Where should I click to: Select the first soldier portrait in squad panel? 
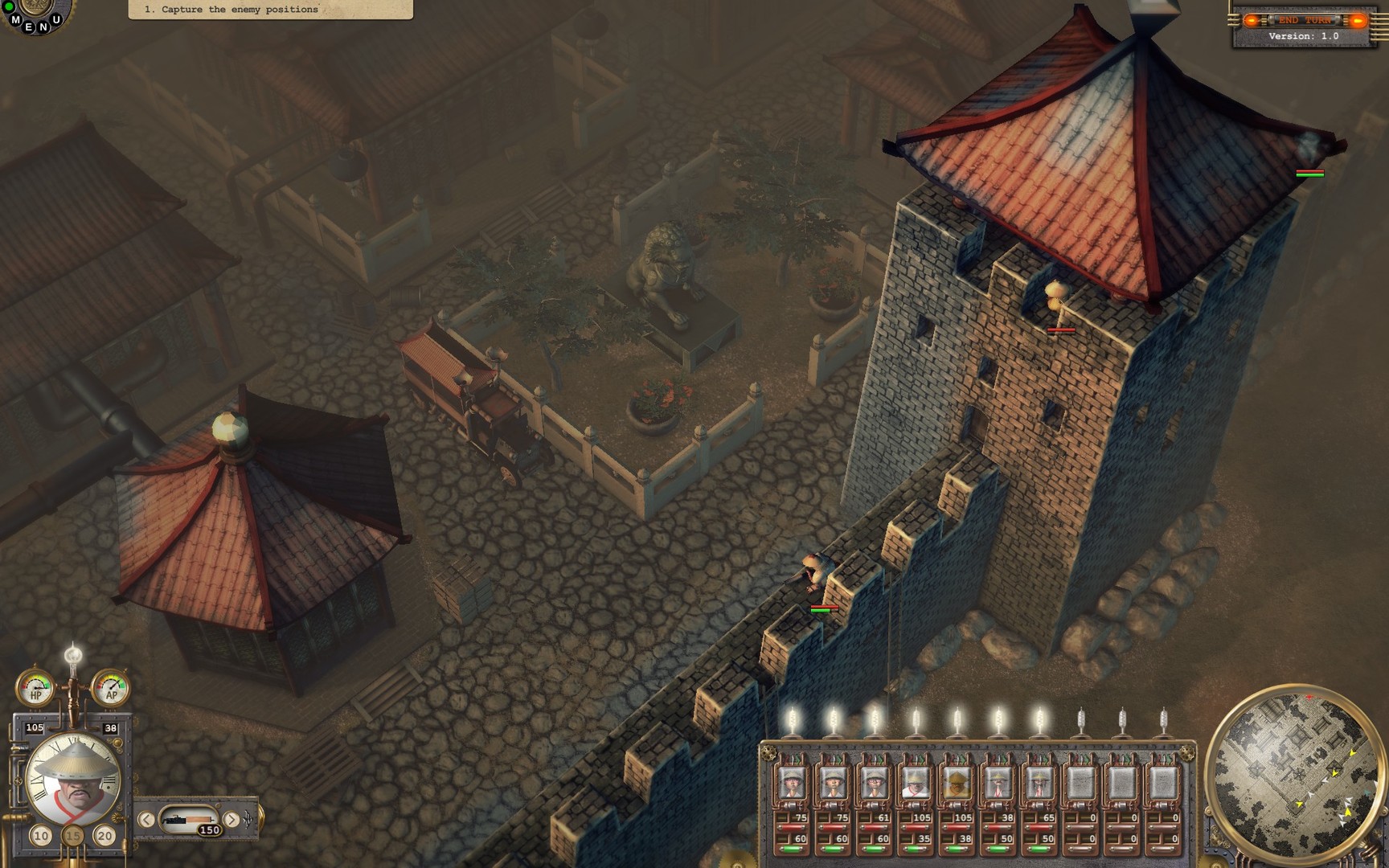pyautogui.click(x=792, y=782)
